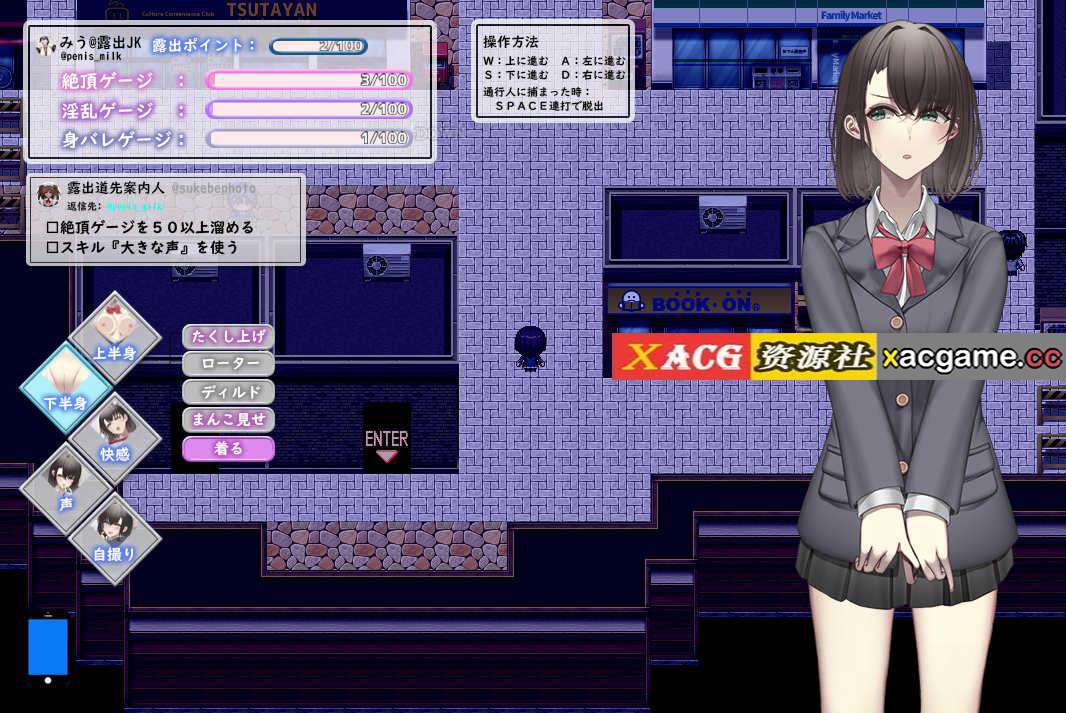Open the blue smartphone icon

pyautogui.click(x=48, y=647)
